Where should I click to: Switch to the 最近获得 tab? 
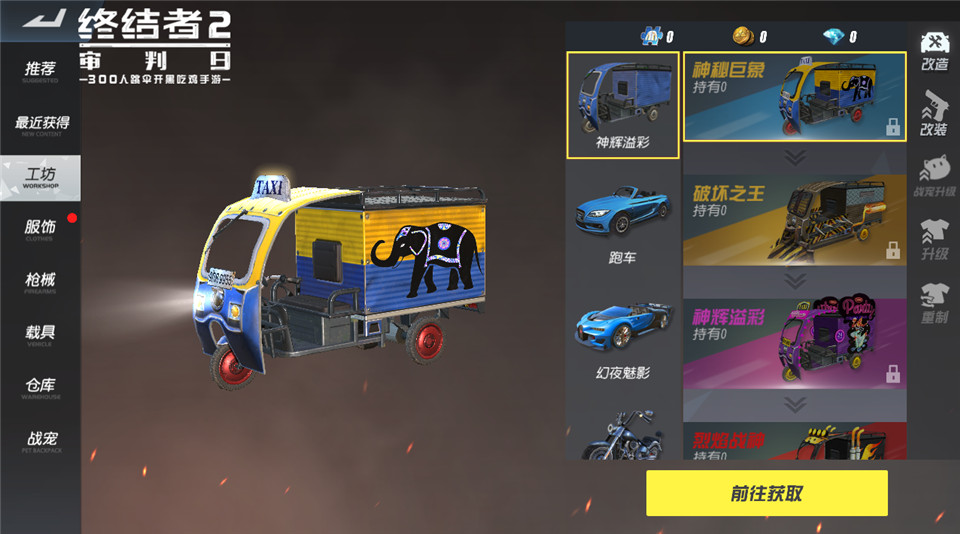[x=41, y=124]
